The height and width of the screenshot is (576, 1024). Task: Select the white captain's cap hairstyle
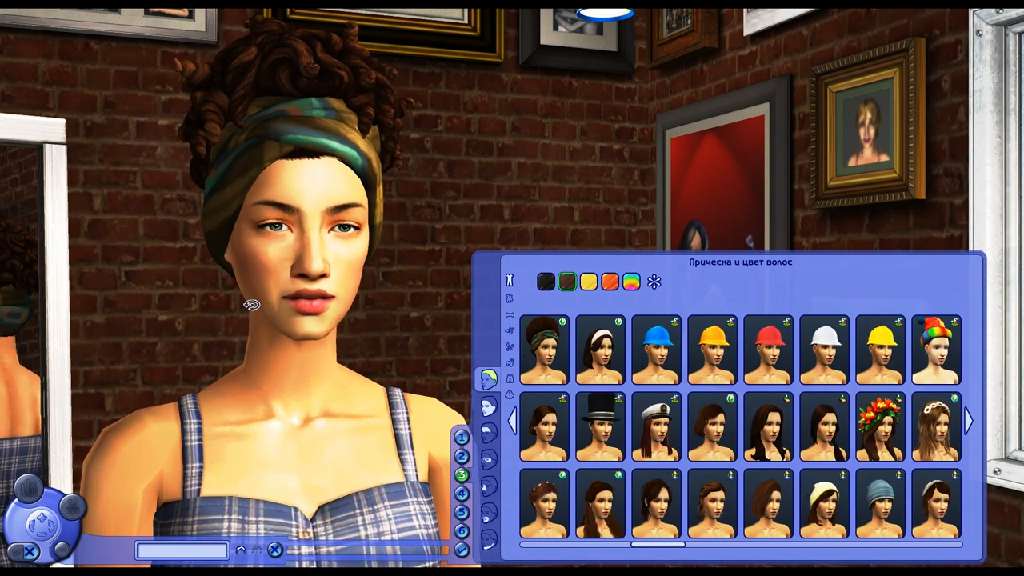point(656,426)
